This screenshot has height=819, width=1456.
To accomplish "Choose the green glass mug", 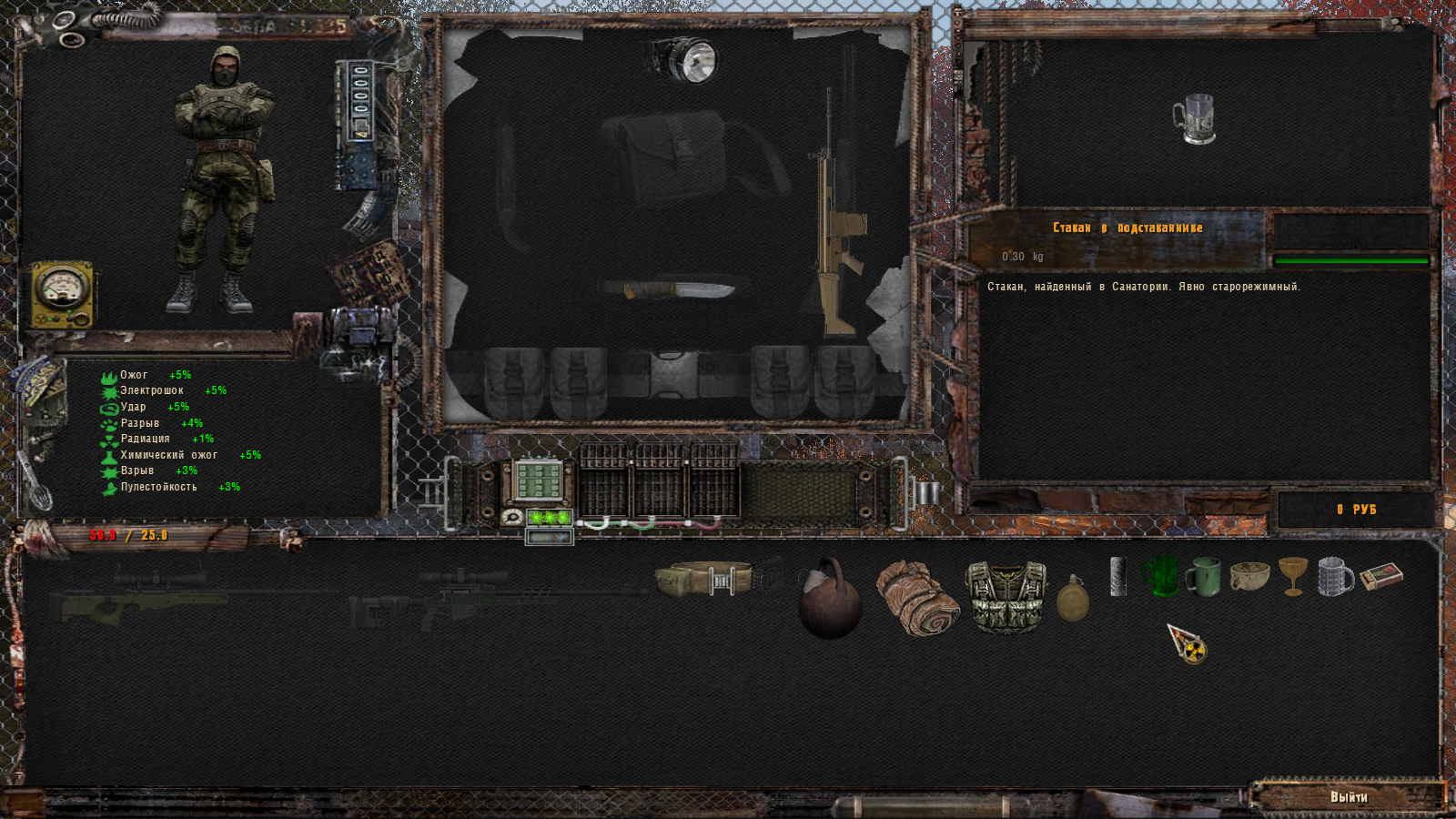I will 1160,577.
